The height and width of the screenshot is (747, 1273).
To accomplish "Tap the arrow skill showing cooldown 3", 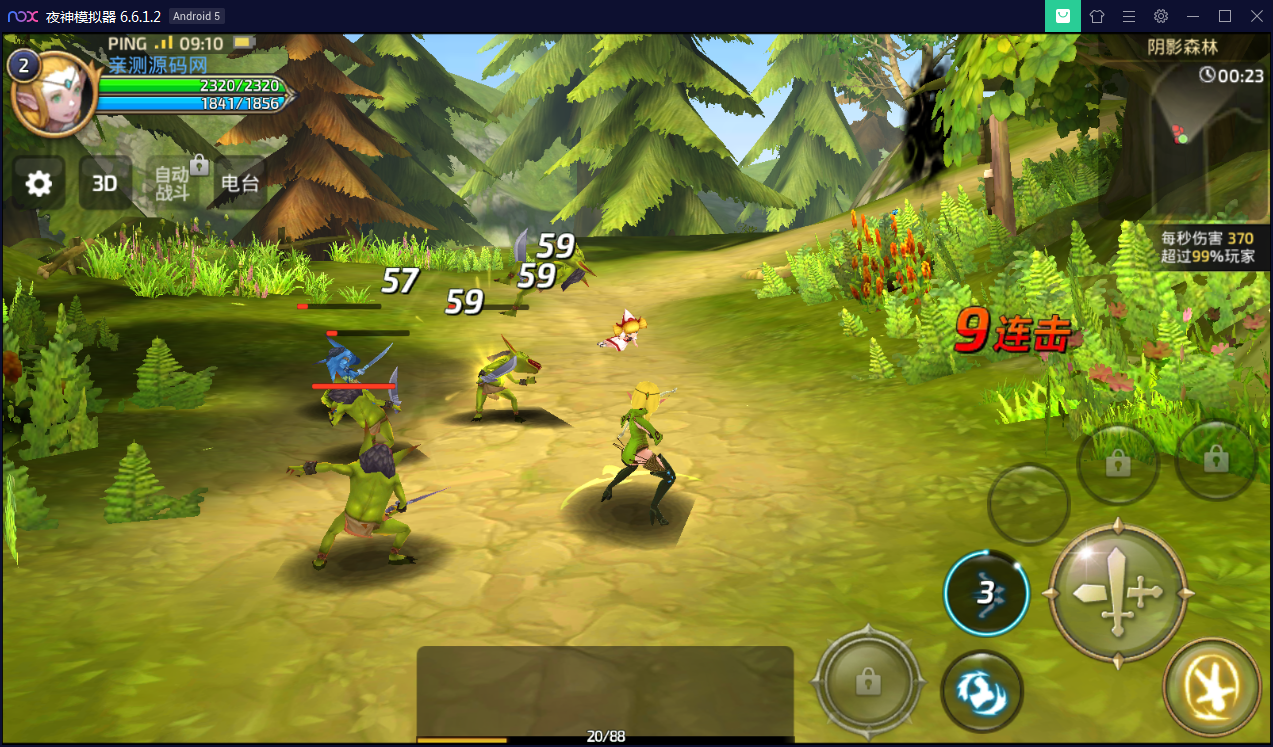I will click(987, 593).
